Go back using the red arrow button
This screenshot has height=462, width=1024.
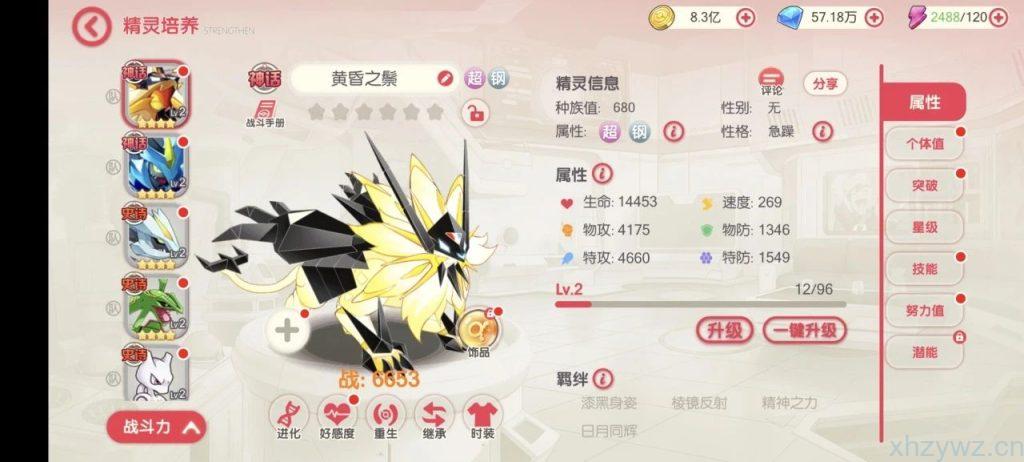pos(92,27)
